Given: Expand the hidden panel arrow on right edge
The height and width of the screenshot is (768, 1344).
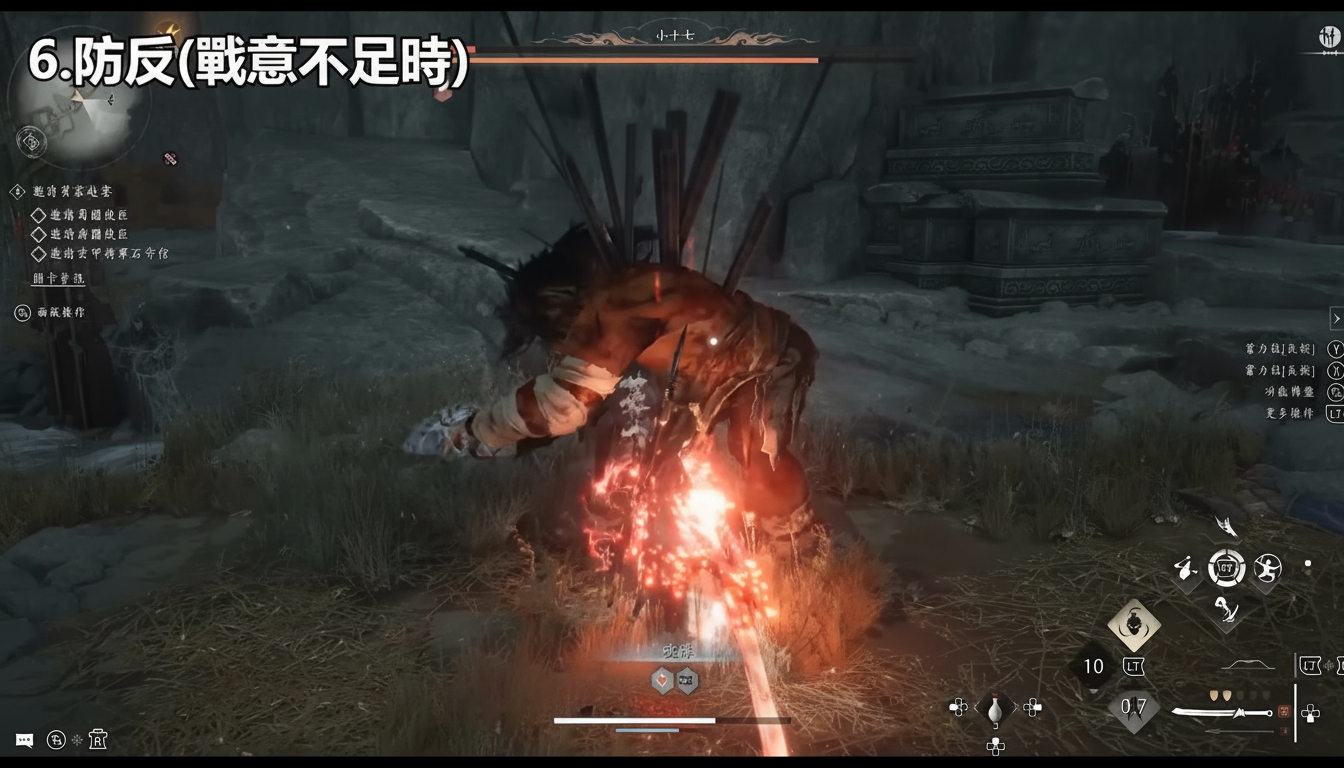Looking at the screenshot, I should coord(1337,318).
